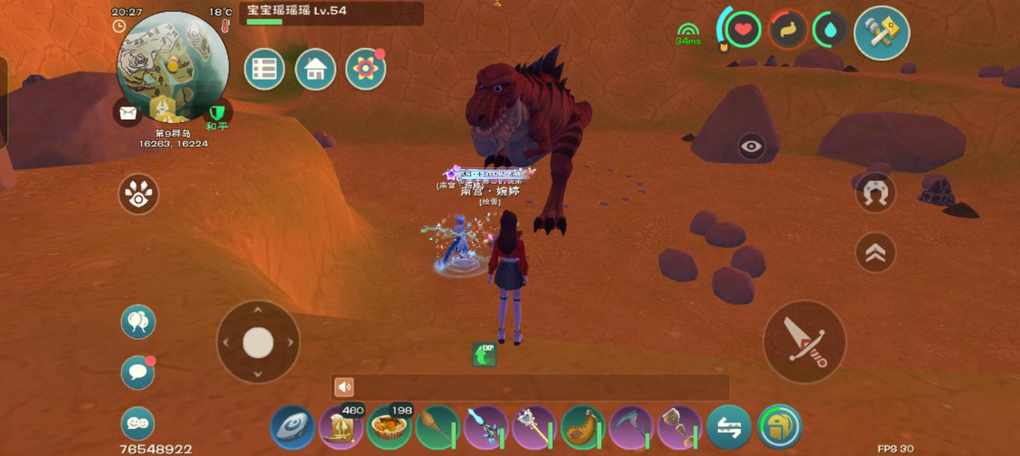Open the hammer and saw crafting menu
Screen dimensions: 1020x456
(x=882, y=33)
